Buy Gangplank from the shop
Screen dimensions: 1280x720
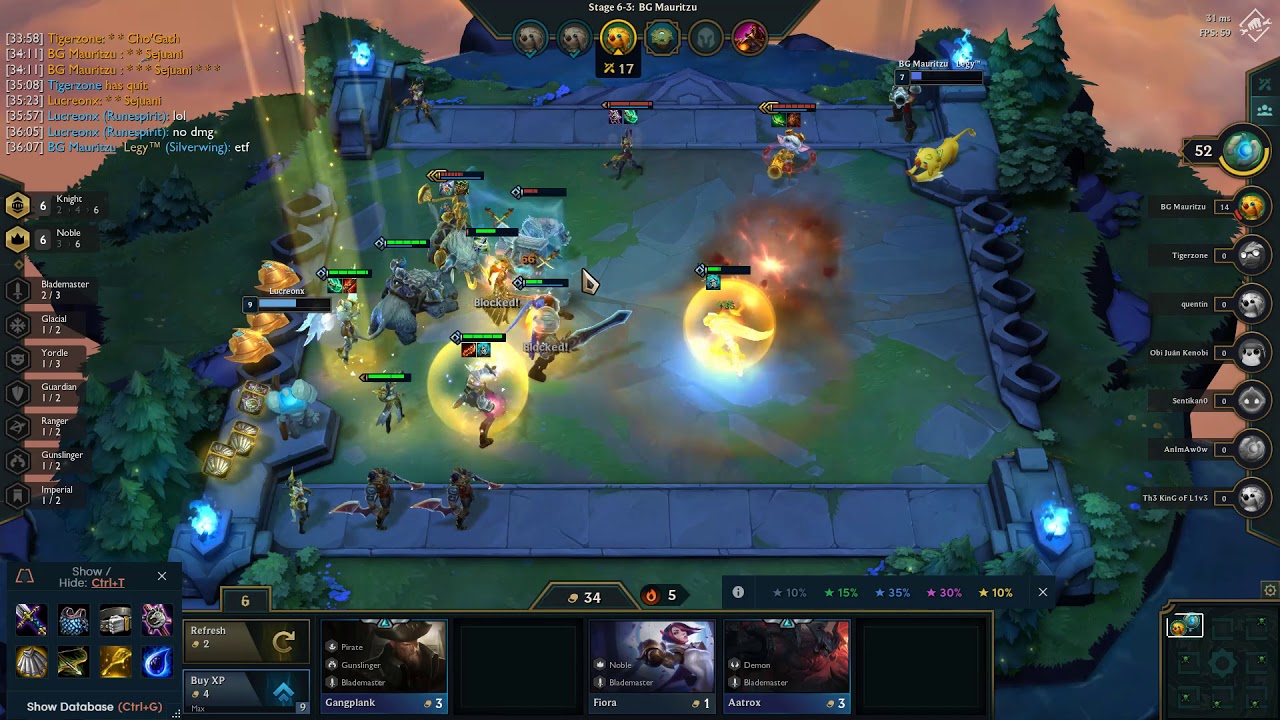(385, 666)
